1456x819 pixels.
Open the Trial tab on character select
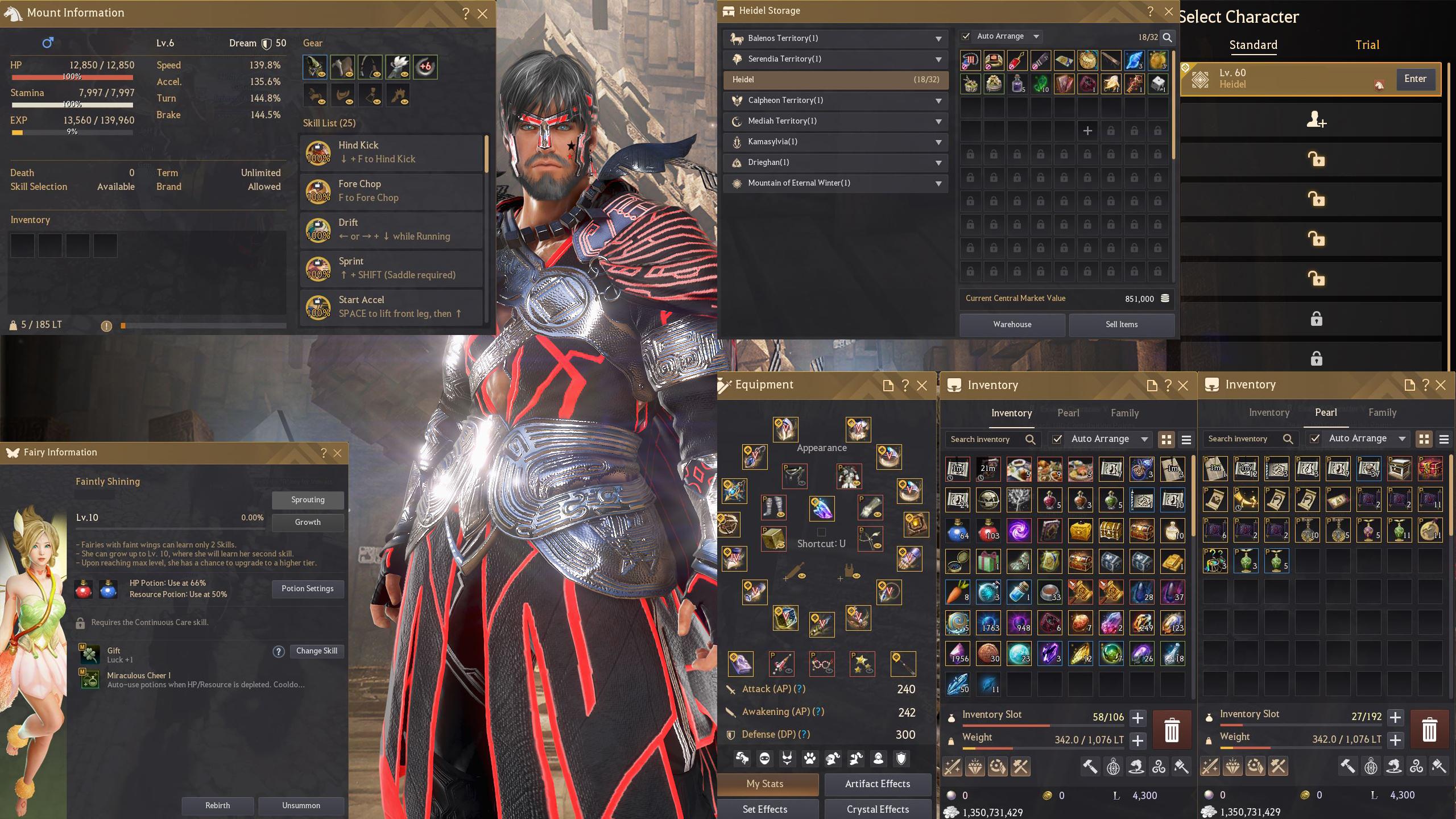click(x=1367, y=44)
